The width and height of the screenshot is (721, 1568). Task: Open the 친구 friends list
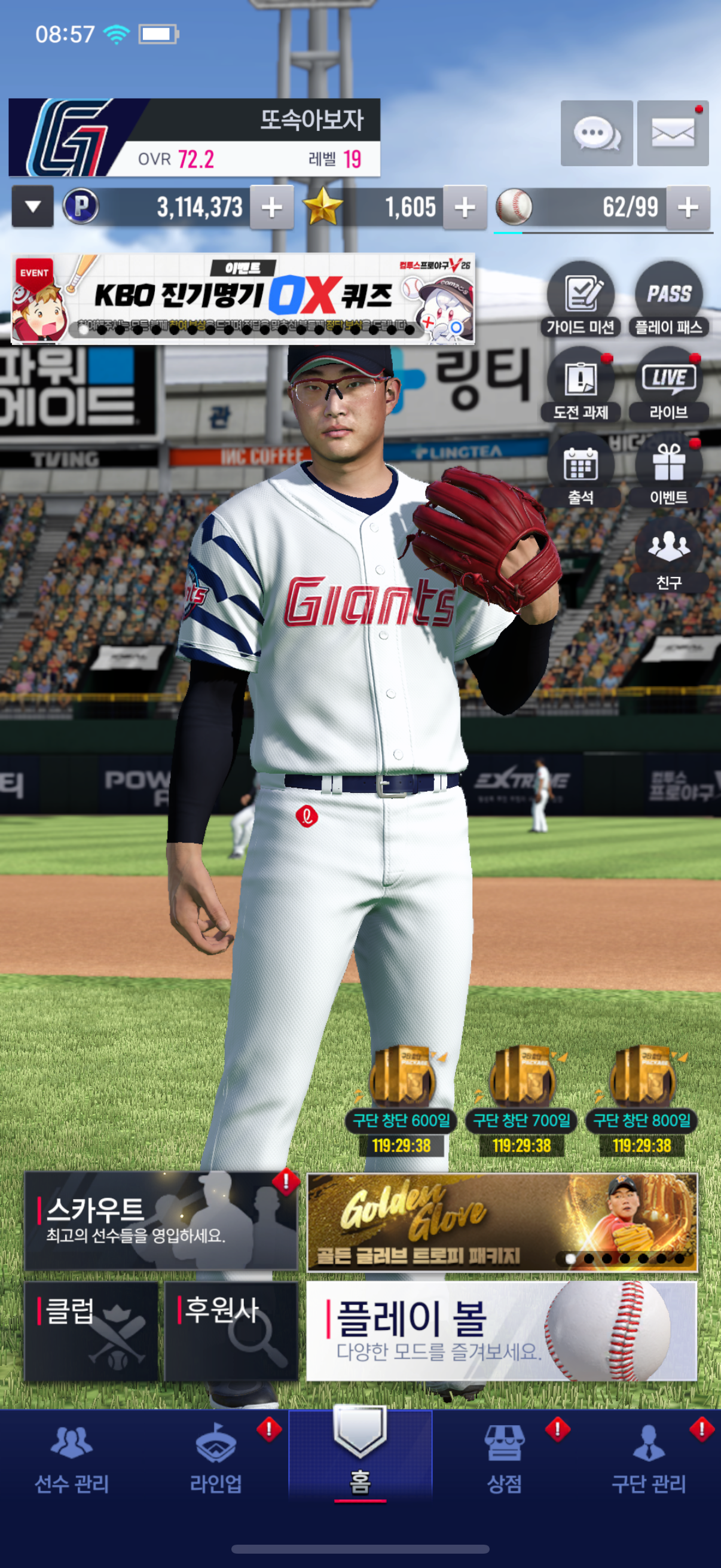[x=668, y=555]
